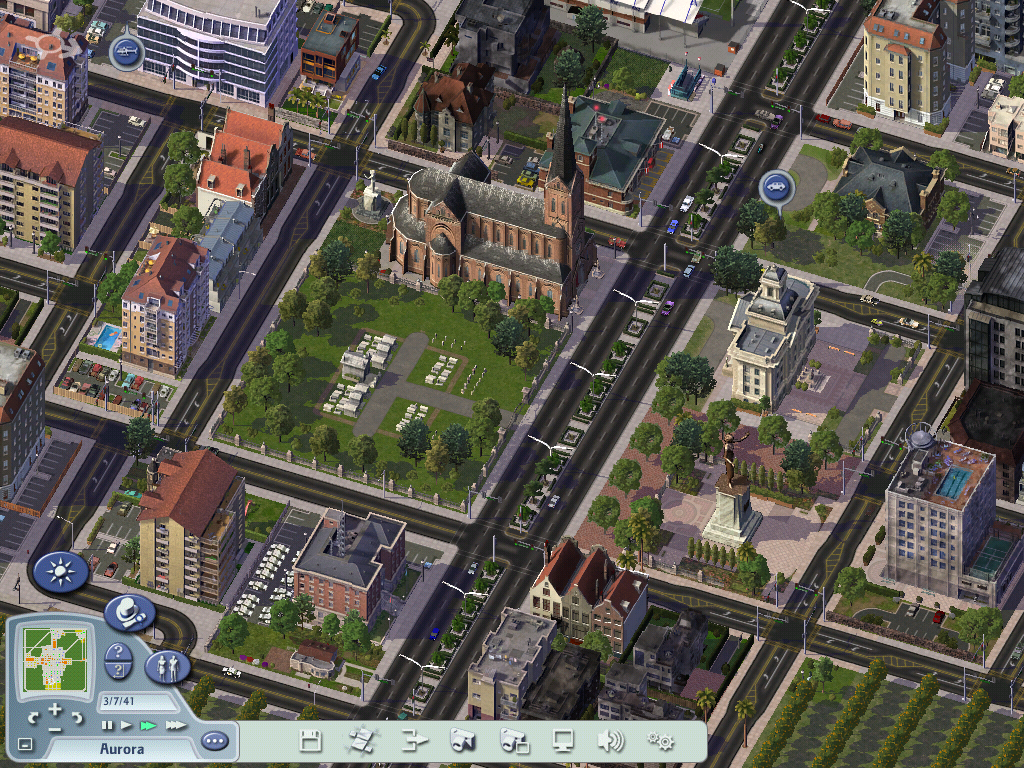
Task: Save the city with floppy disk icon
Action: pos(310,741)
